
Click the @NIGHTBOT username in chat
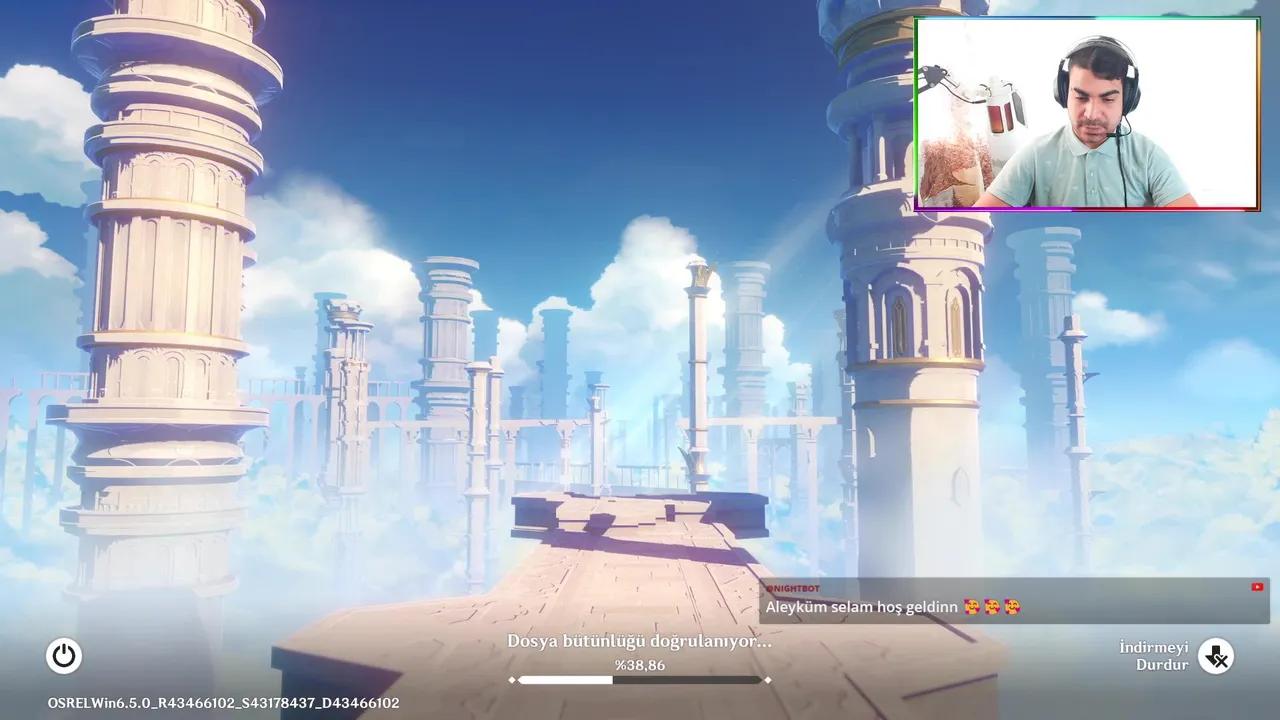click(x=793, y=589)
